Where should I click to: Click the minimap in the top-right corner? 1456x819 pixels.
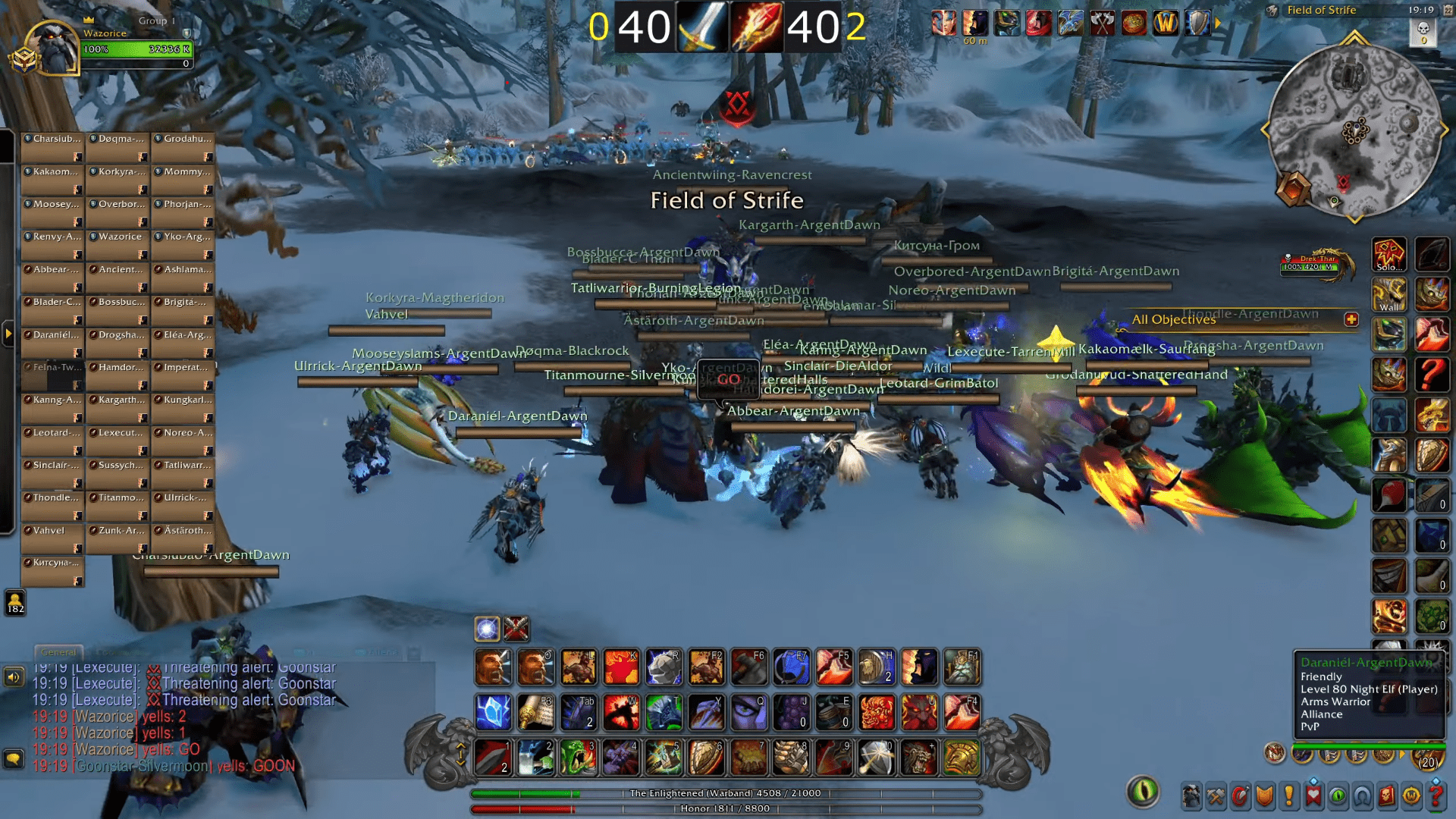click(x=1354, y=129)
